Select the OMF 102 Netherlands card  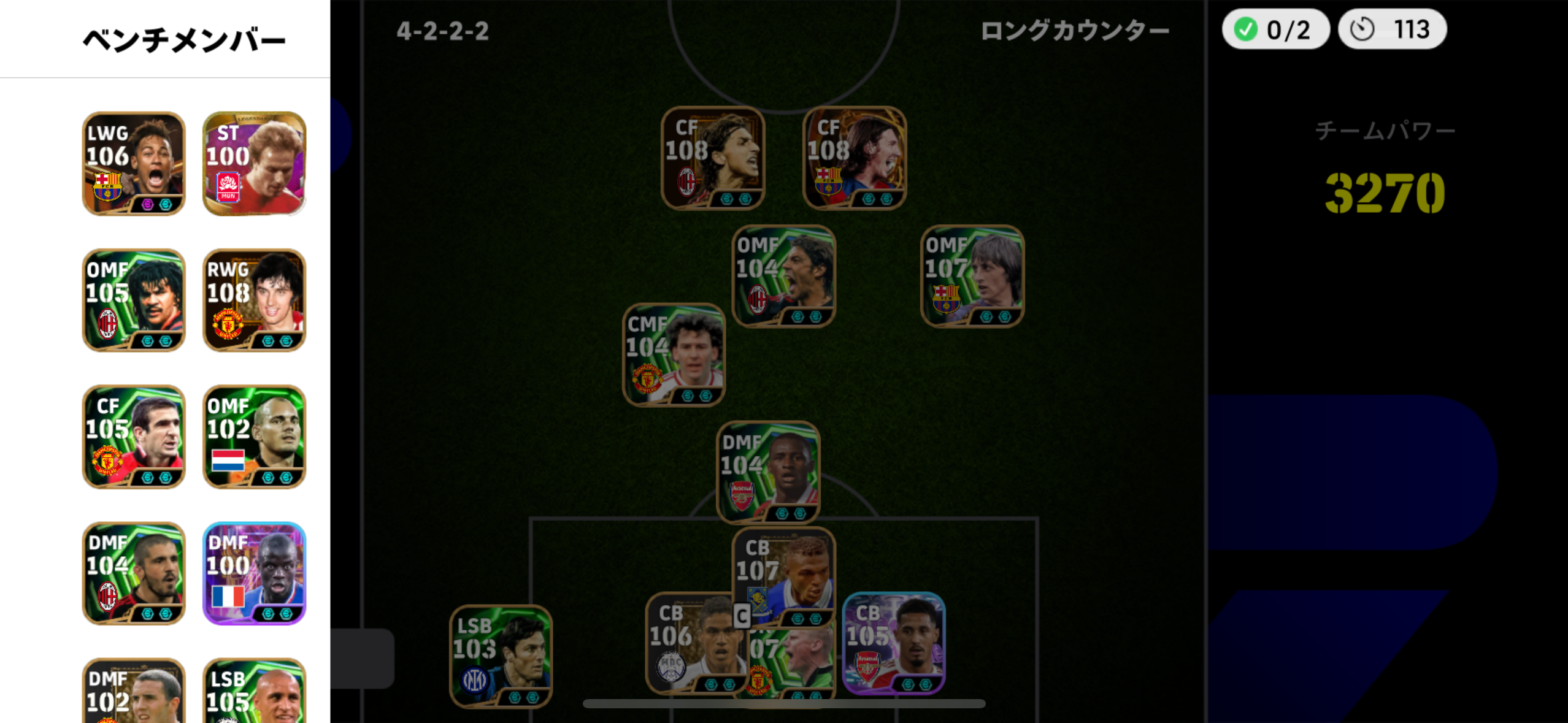point(254,437)
